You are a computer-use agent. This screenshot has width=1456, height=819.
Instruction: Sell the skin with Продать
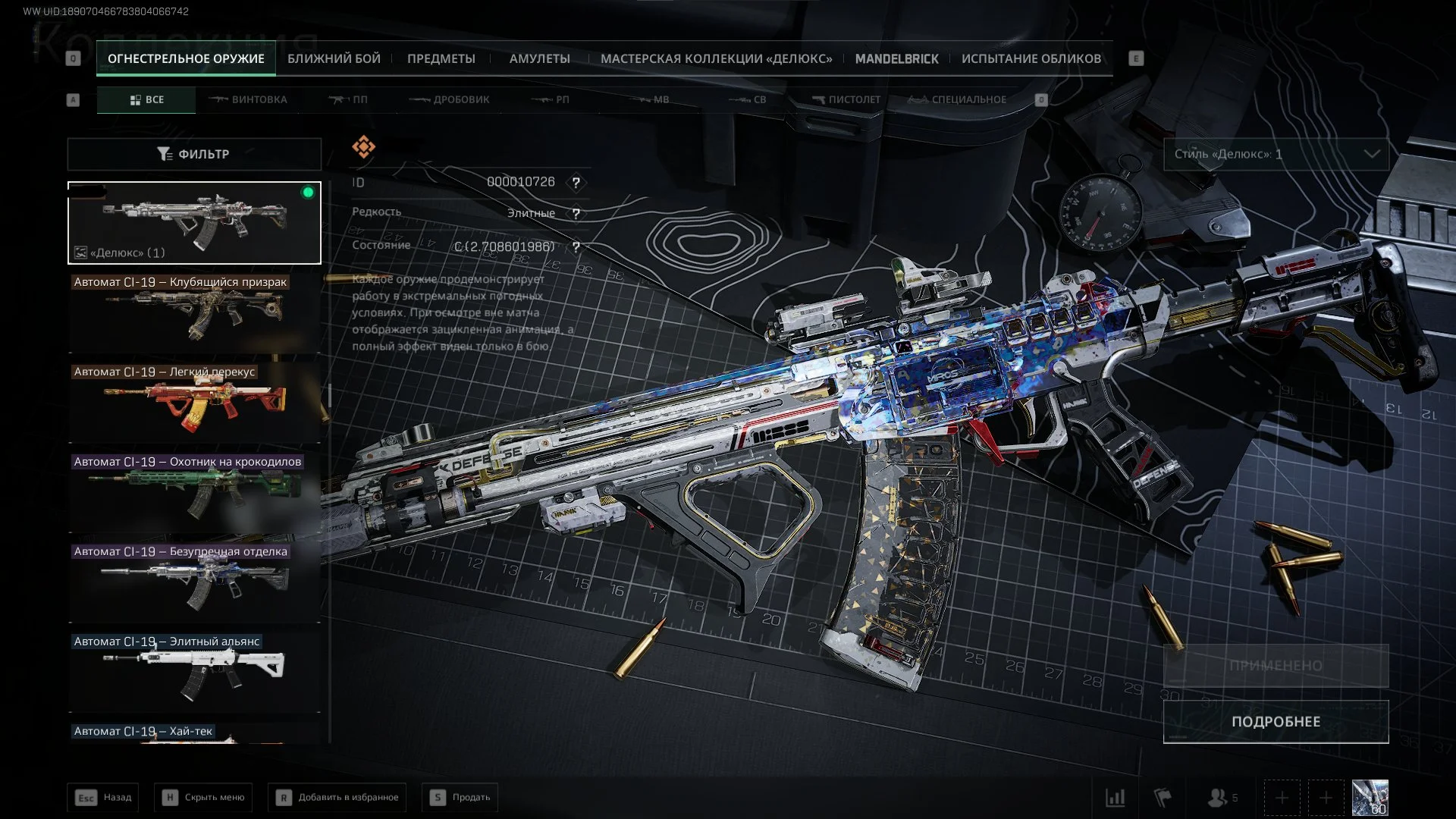pos(460,797)
